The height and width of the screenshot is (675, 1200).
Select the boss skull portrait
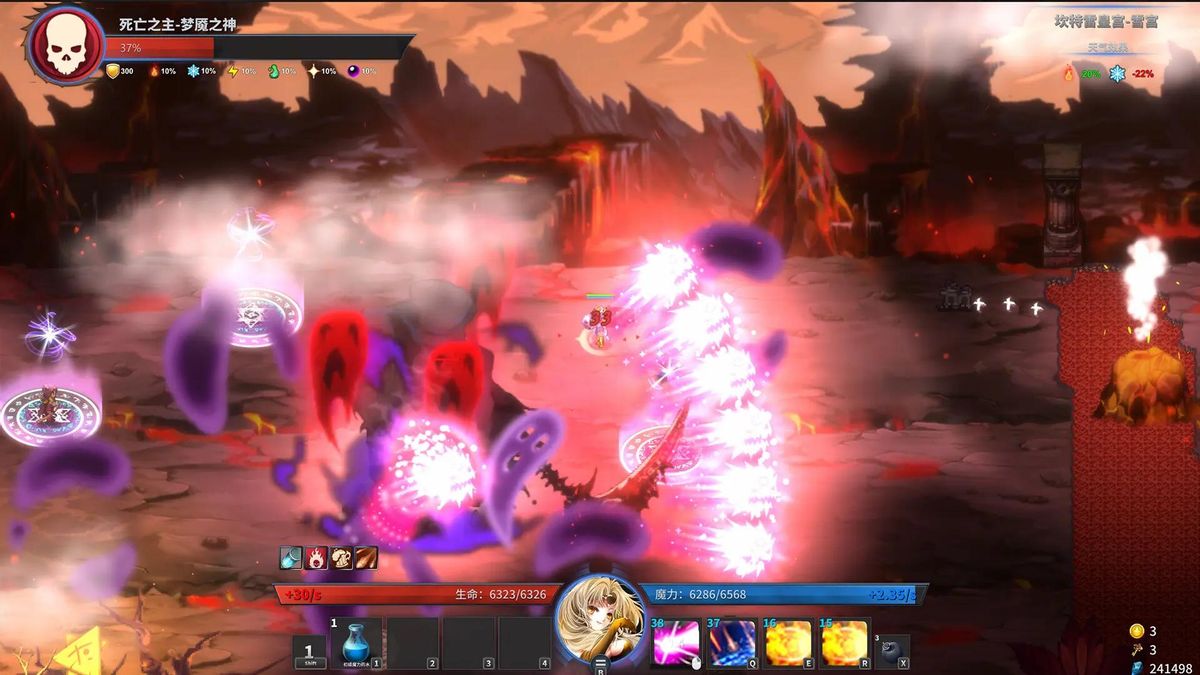coord(64,44)
